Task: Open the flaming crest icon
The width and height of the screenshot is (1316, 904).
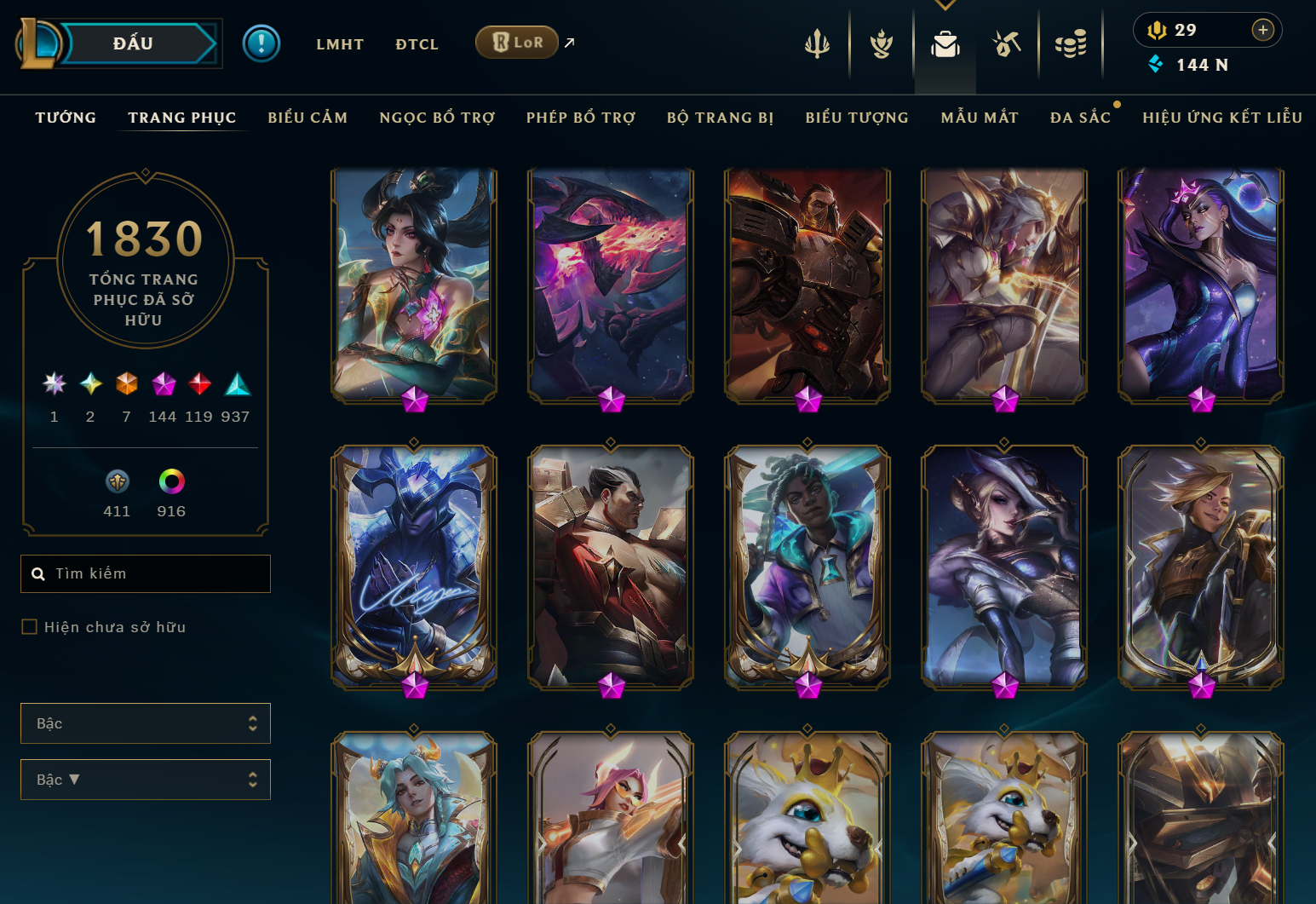Action: (881, 43)
